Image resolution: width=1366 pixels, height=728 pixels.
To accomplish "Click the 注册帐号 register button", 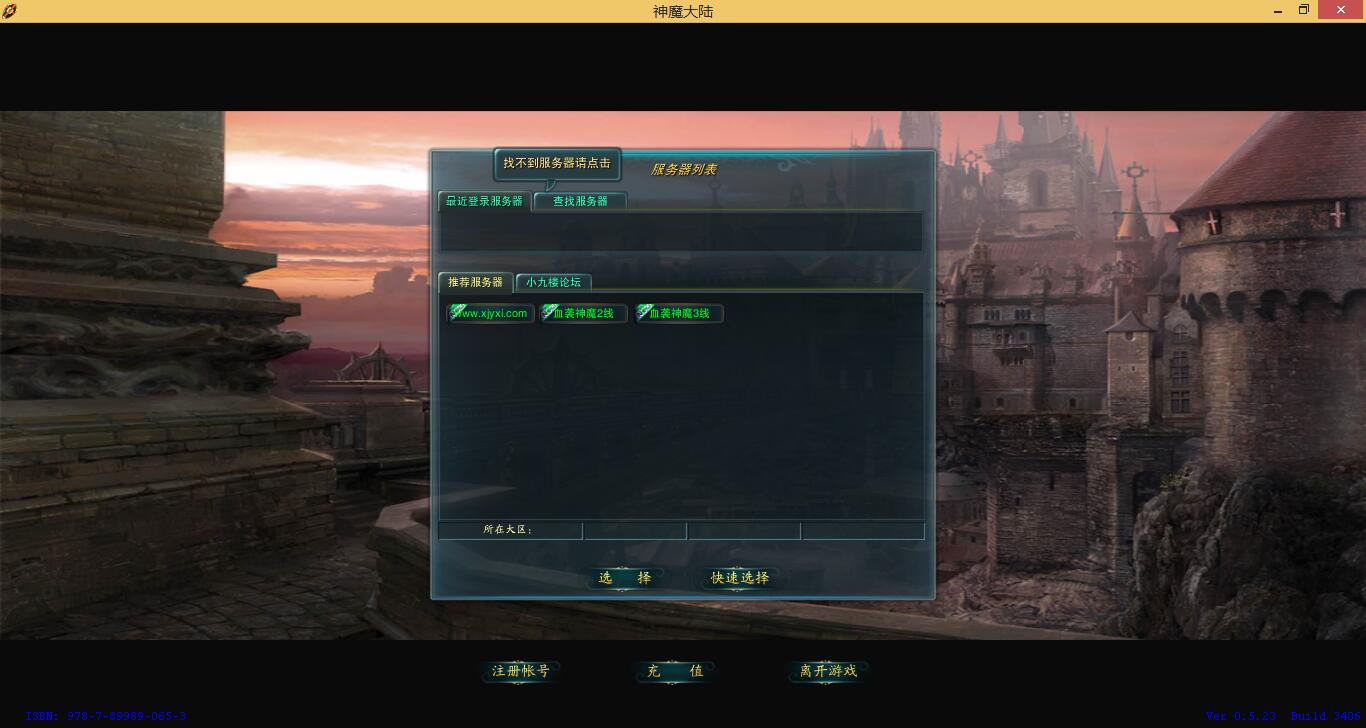I will (x=519, y=671).
